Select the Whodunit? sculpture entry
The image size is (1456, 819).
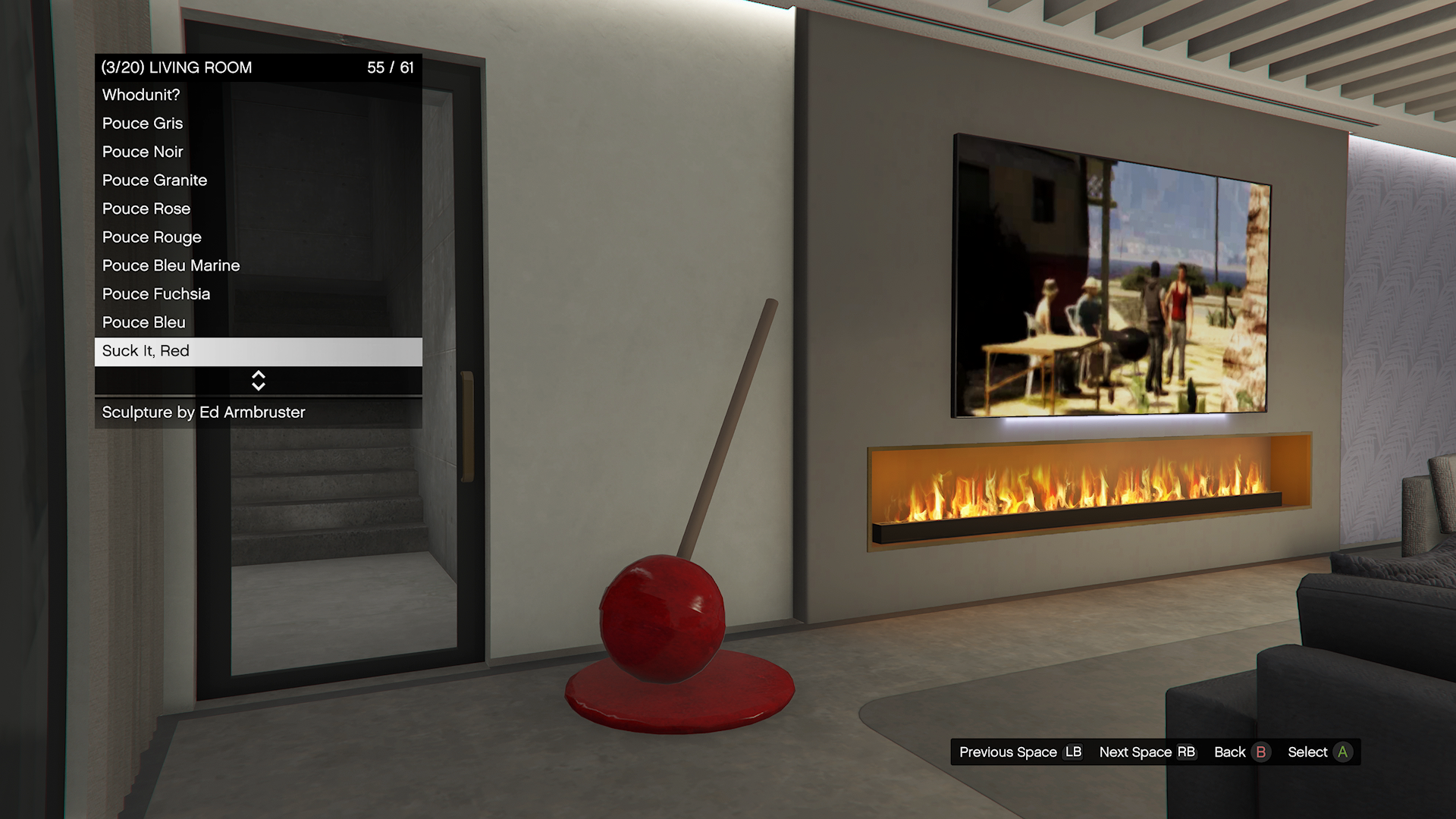(258, 96)
